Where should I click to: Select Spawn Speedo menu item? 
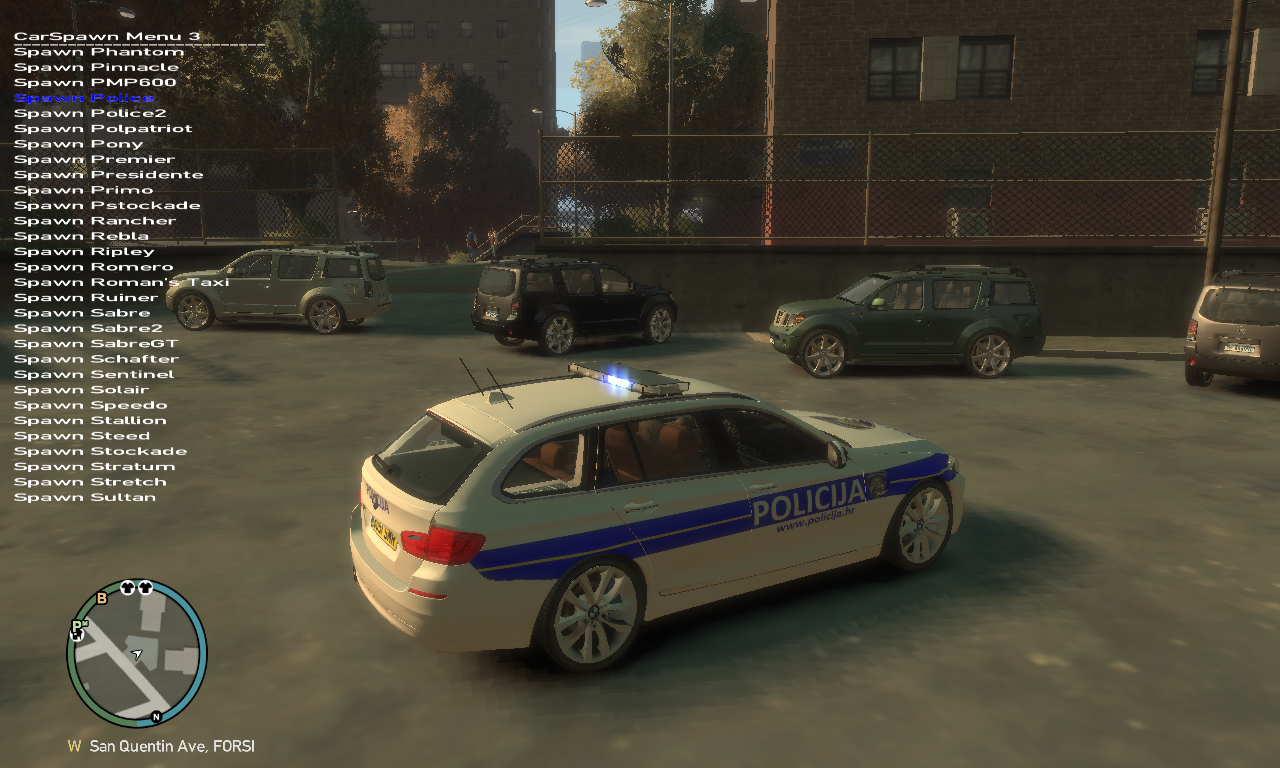pyautogui.click(x=90, y=405)
